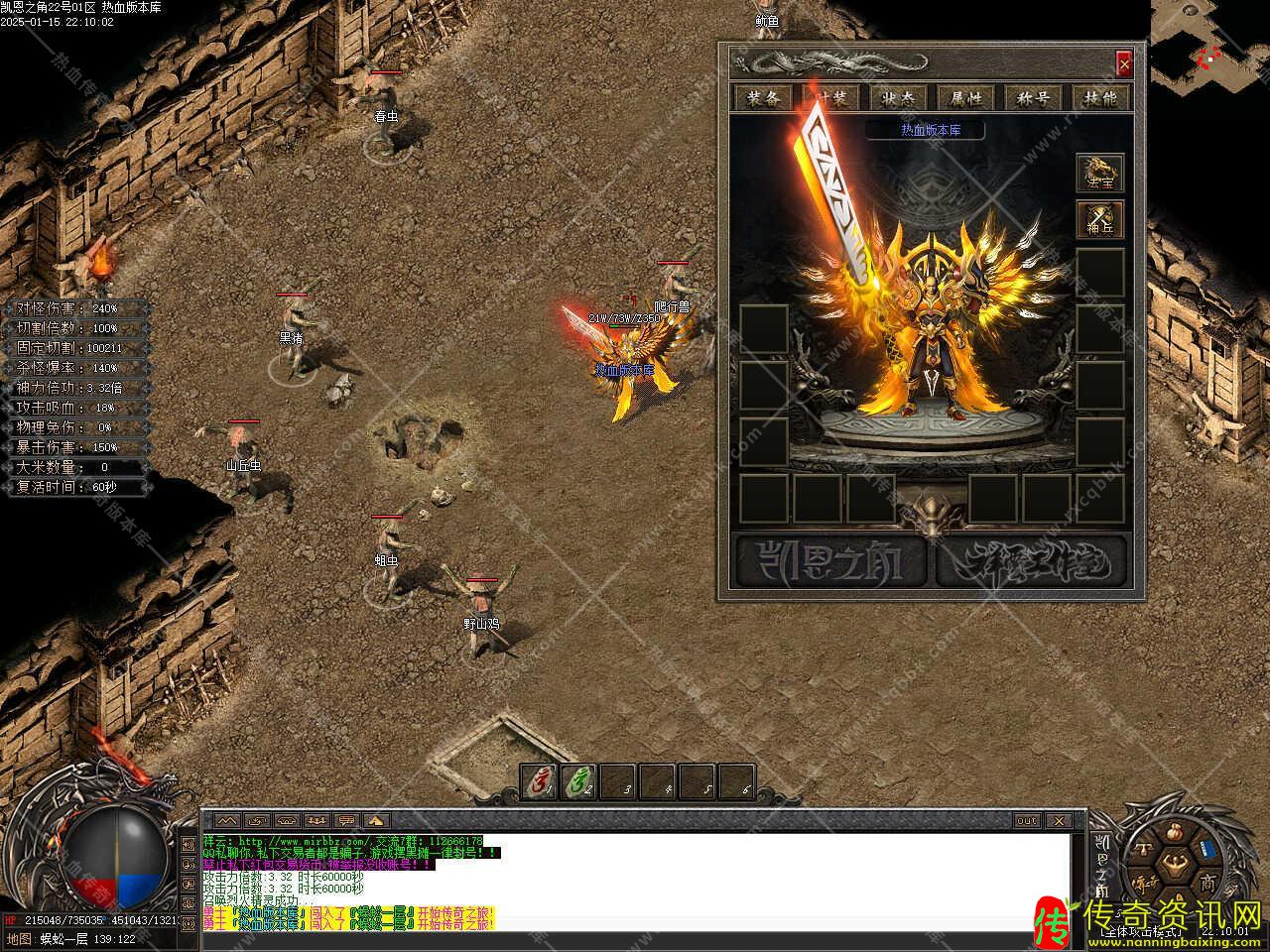This screenshot has height=952, width=1270.
Task: Switch to the 技能 skills tab
Action: click(x=1100, y=97)
